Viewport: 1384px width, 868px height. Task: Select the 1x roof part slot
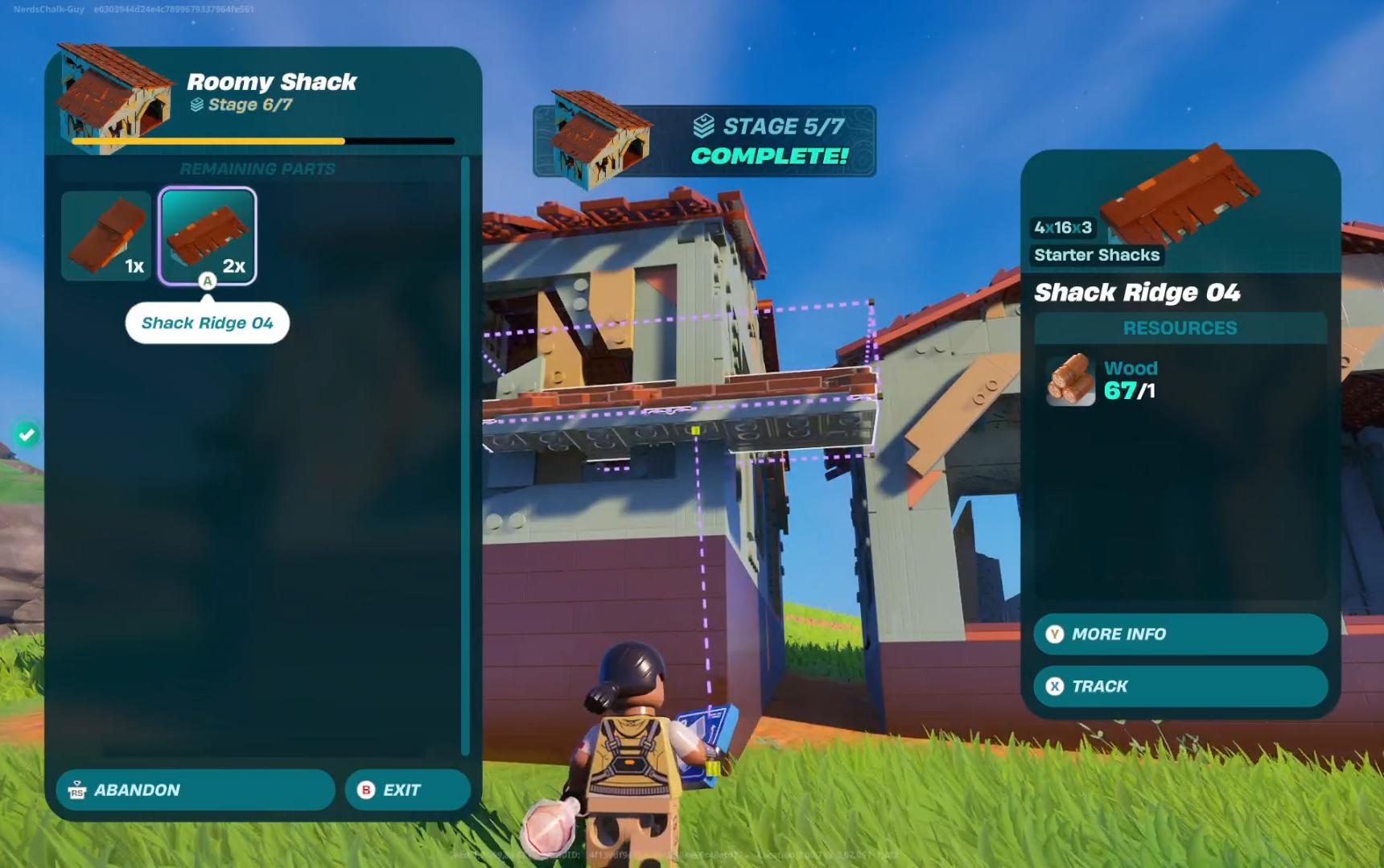coord(106,236)
